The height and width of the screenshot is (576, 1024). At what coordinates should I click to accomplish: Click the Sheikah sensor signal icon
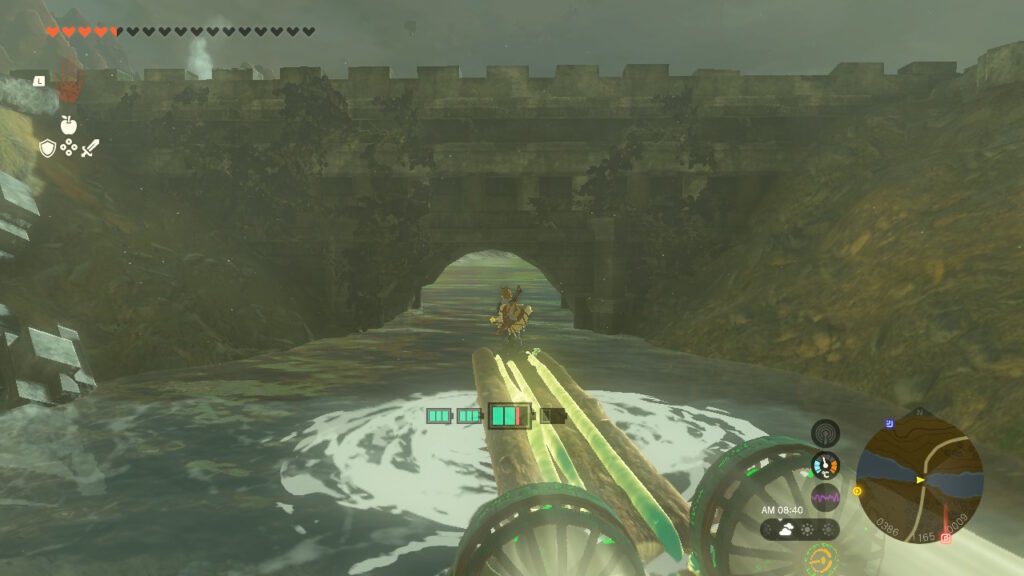pyautogui.click(x=825, y=433)
